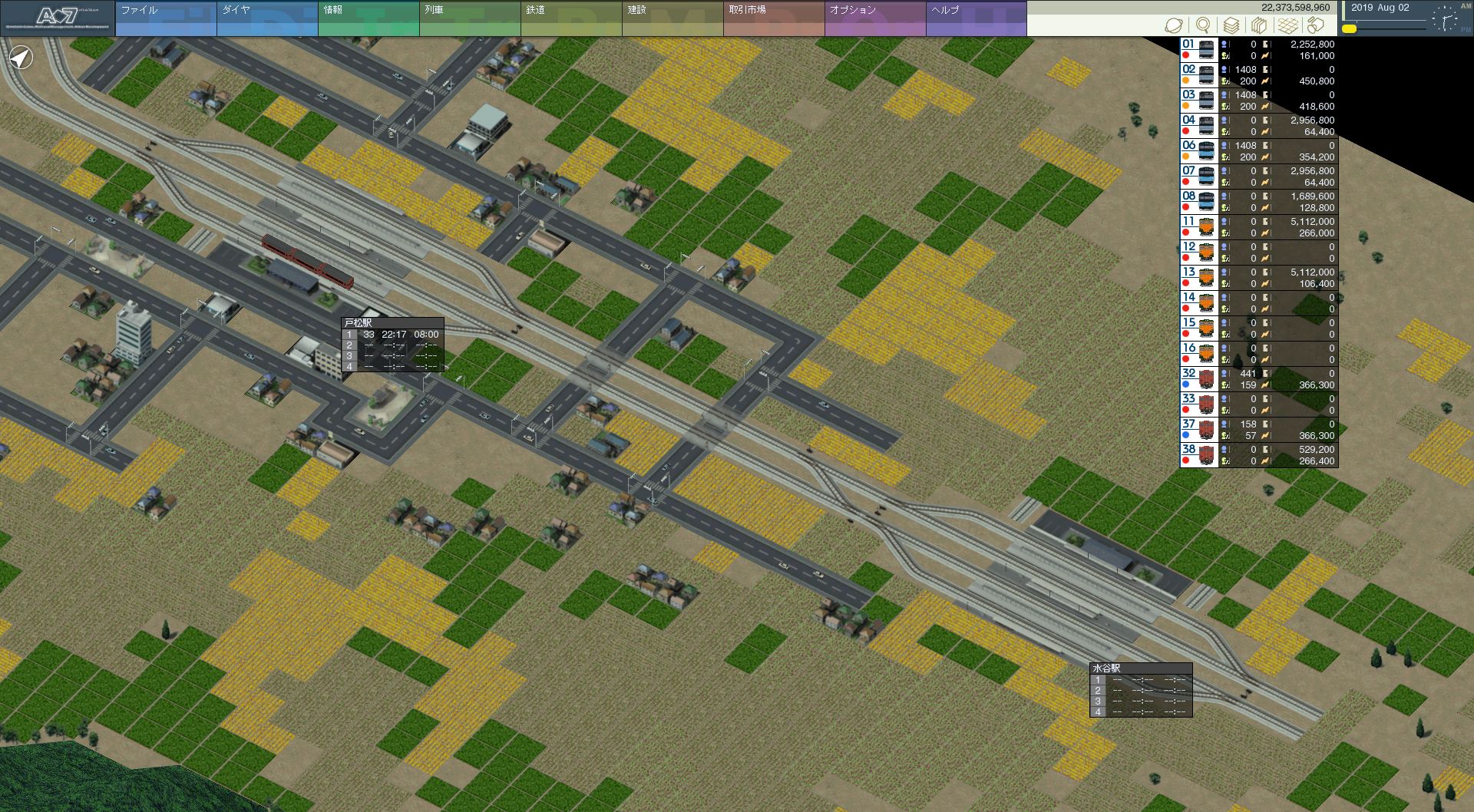The image size is (1474, 812).
Task: Click the stacked layers icon
Action: 1231,25
